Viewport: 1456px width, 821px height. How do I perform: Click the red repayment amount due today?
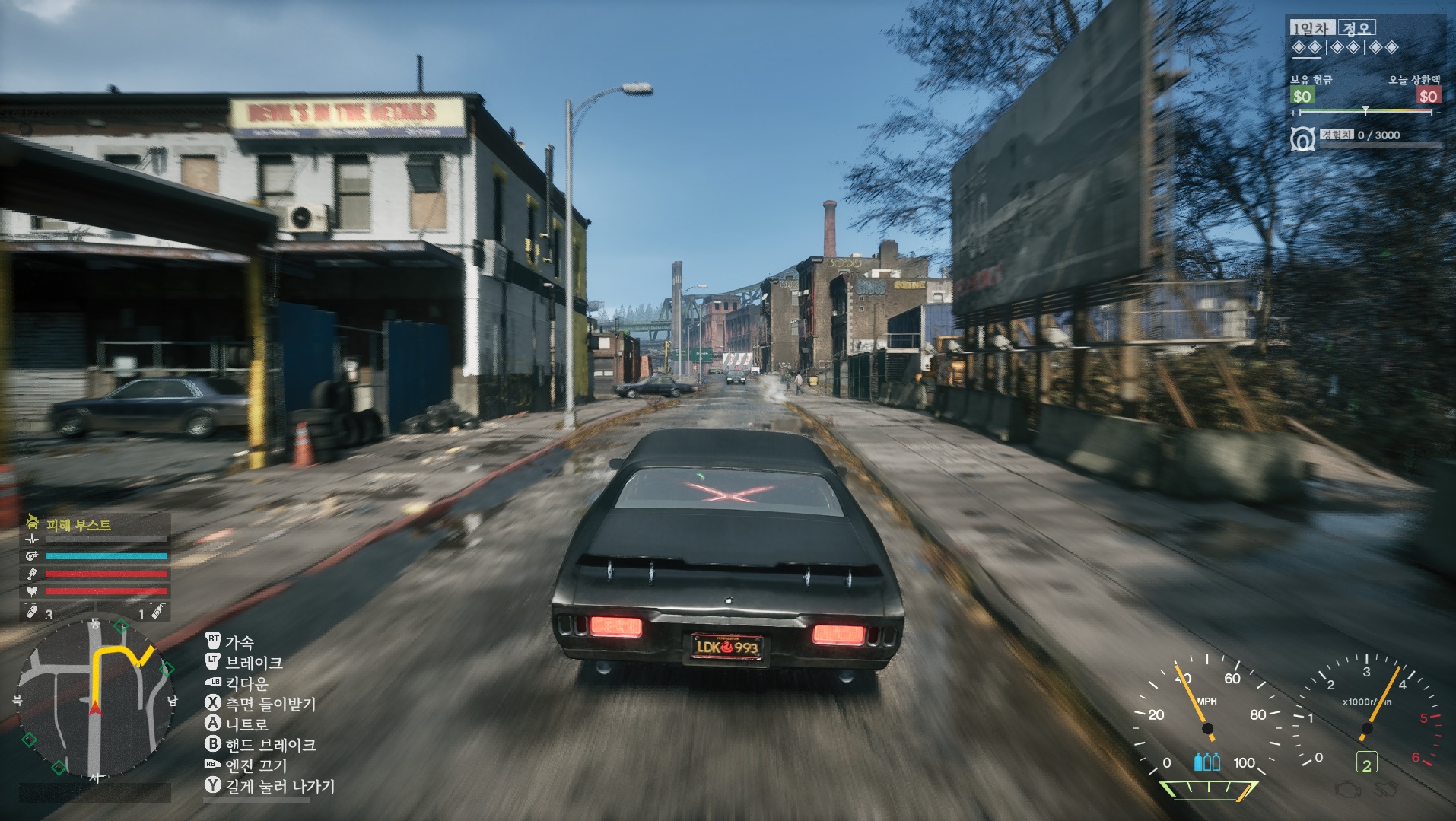click(1427, 97)
